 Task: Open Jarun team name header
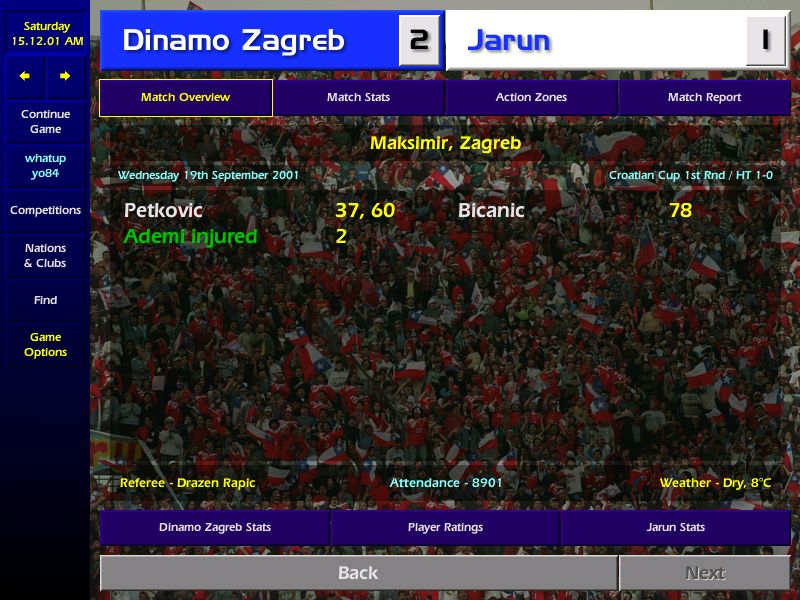509,41
